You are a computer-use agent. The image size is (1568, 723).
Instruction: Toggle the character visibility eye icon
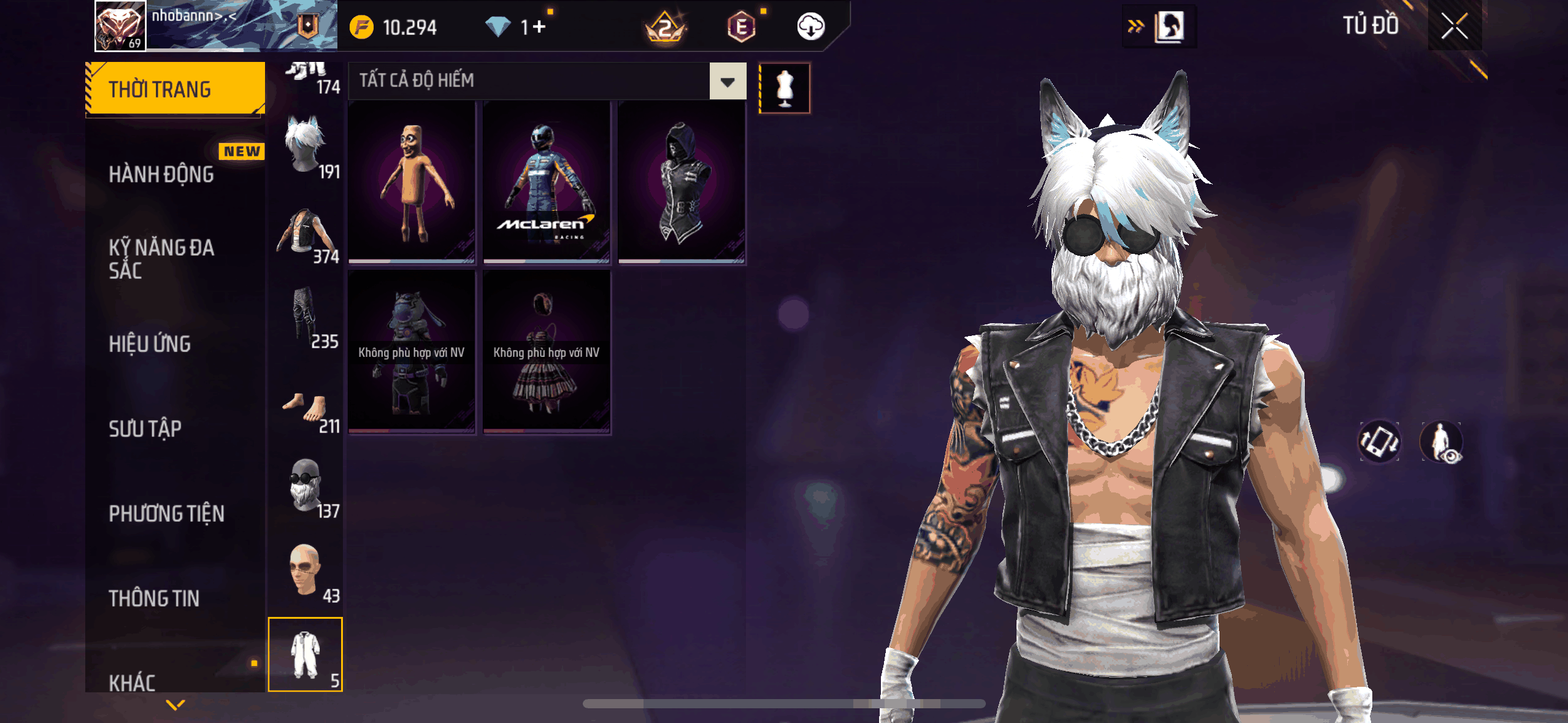click(1442, 442)
